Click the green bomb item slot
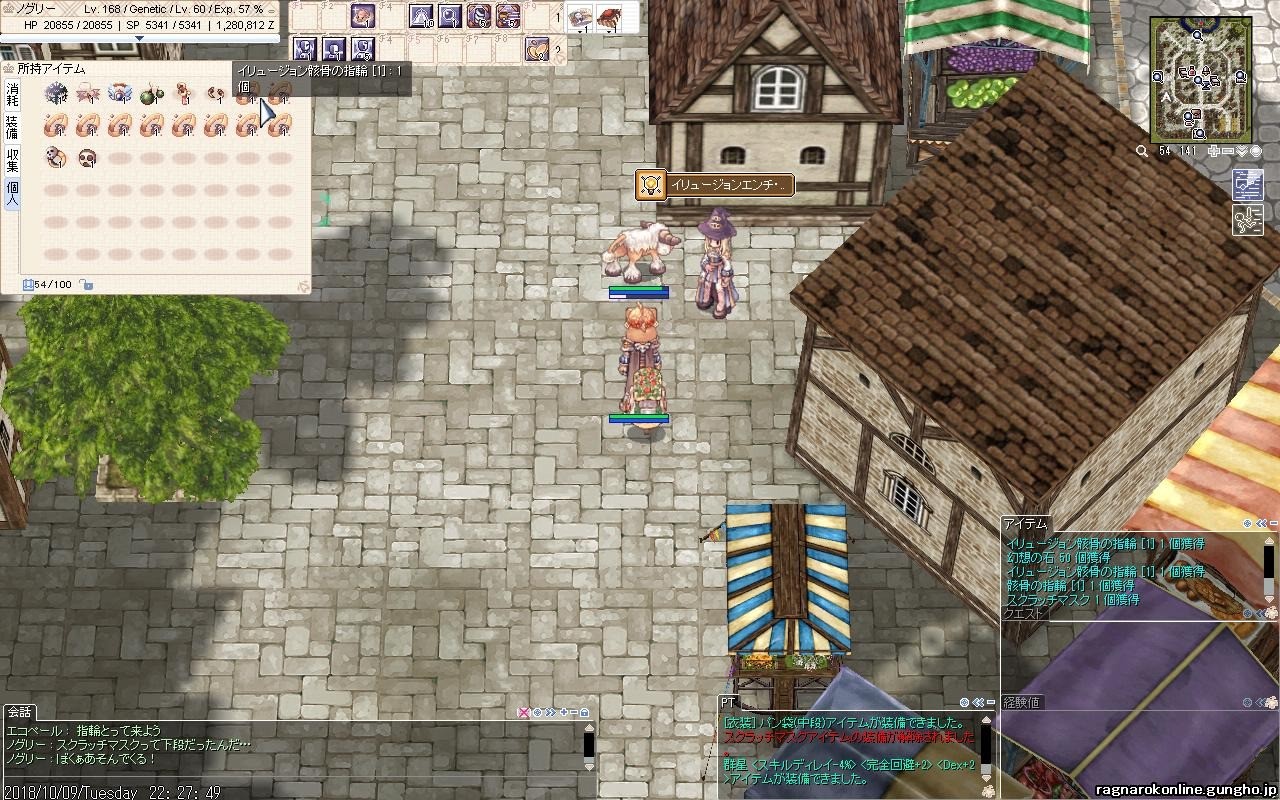This screenshot has width=1280, height=800. (x=151, y=95)
